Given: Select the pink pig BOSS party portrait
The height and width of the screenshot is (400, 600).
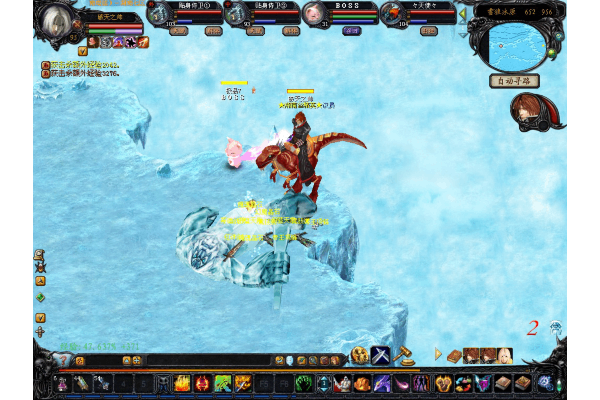Looking at the screenshot, I should click(x=314, y=15).
